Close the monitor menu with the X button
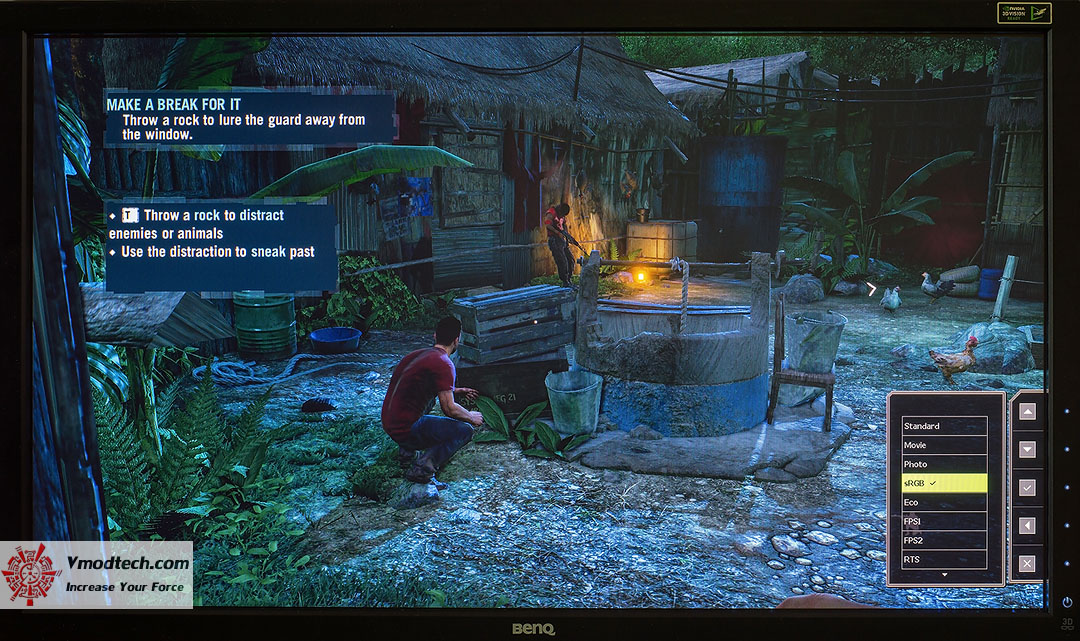1080x641 pixels. tap(1027, 563)
